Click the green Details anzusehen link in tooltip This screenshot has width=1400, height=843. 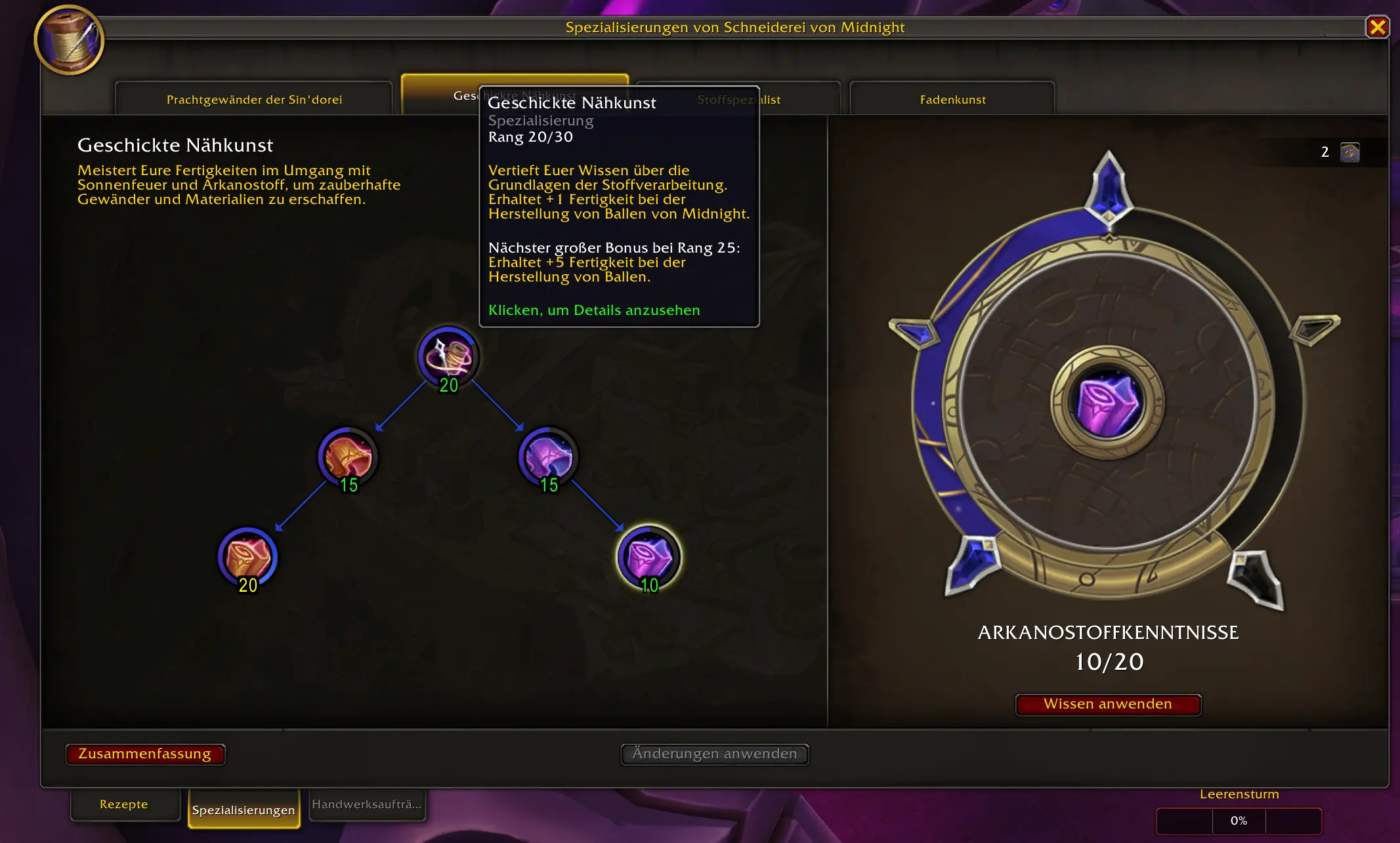593,310
